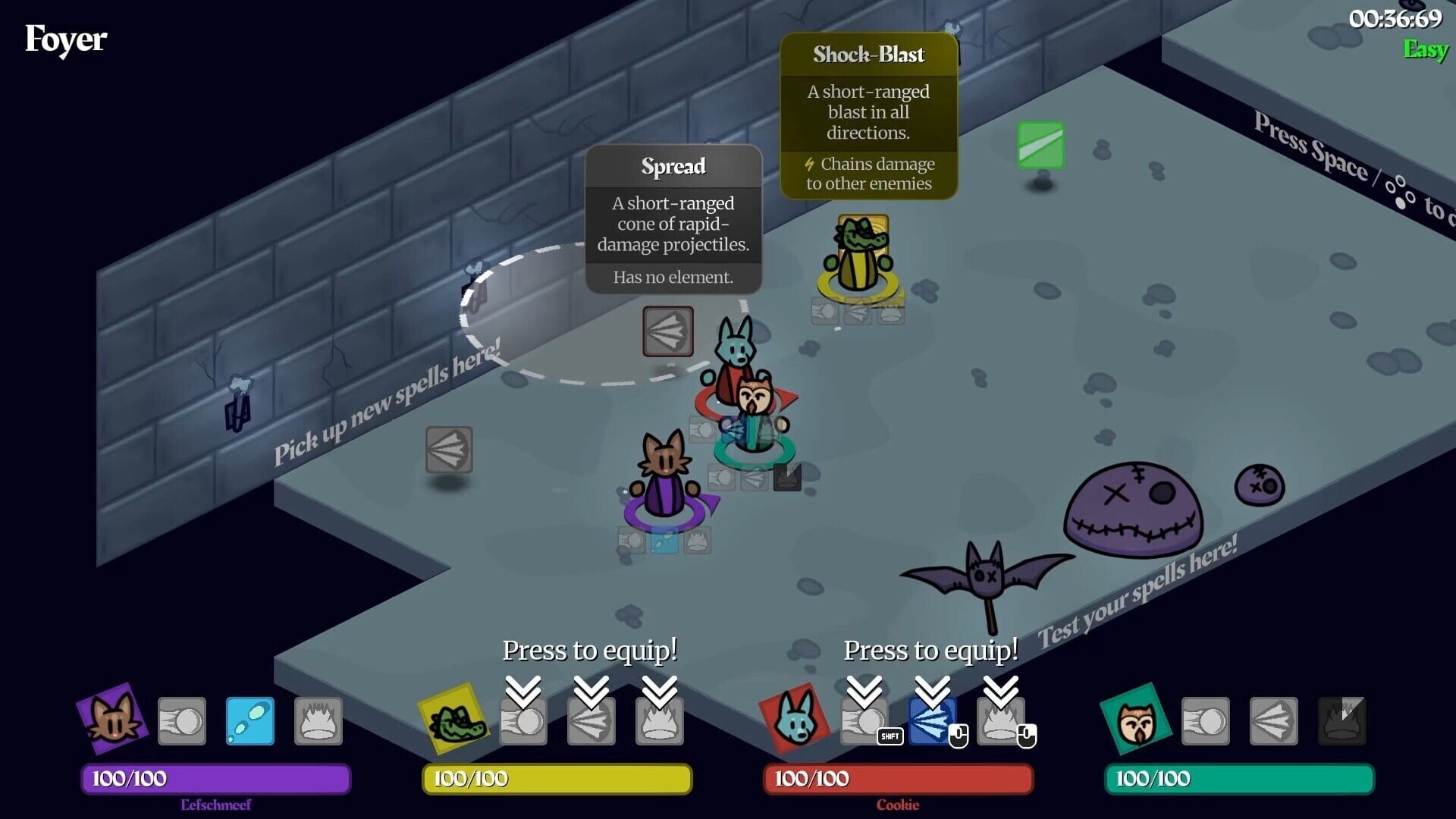Select Eefschmeef's blue bubble spell icon

[x=249, y=720]
